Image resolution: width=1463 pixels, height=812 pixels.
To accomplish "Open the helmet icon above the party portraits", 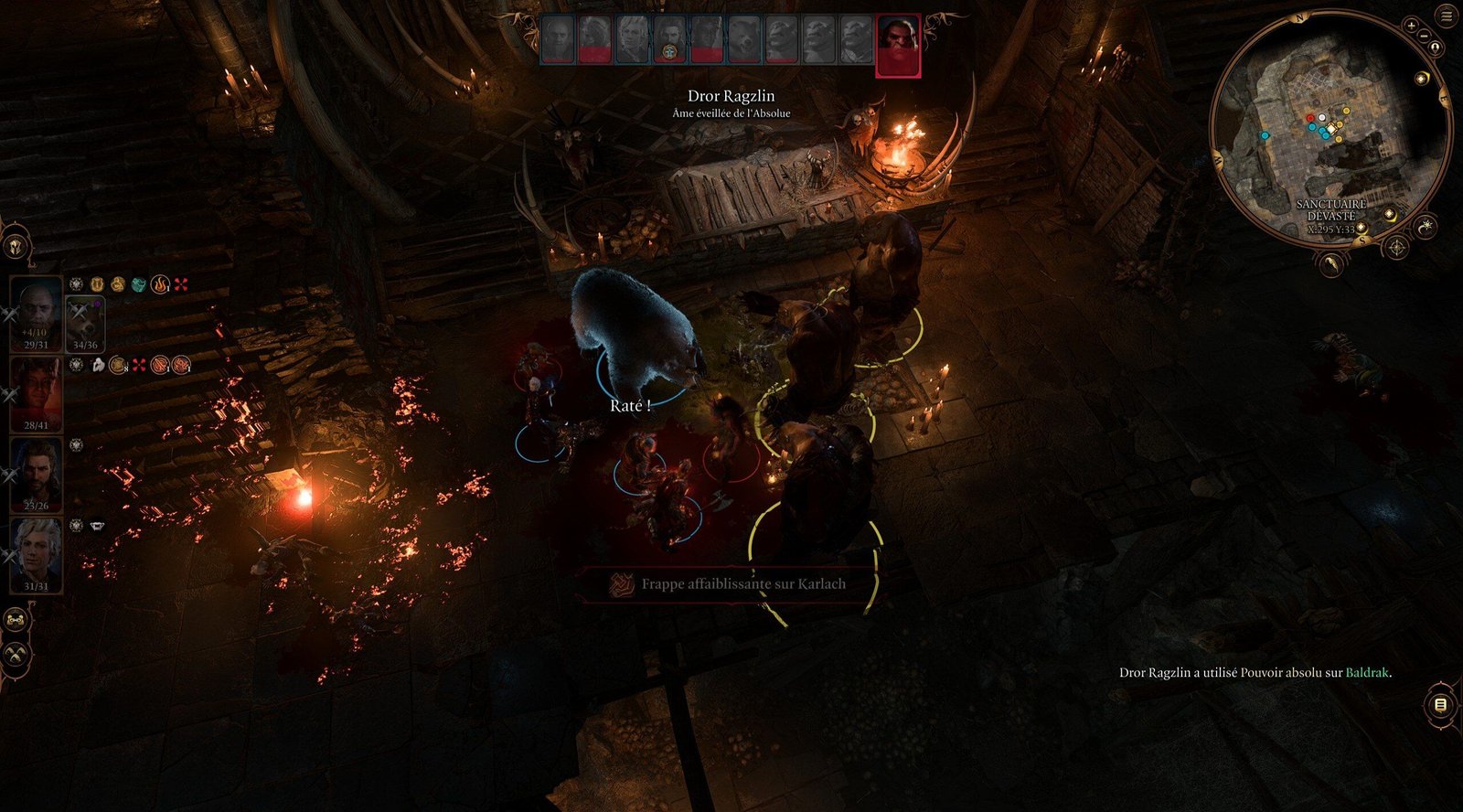I will pyautogui.click(x=16, y=246).
